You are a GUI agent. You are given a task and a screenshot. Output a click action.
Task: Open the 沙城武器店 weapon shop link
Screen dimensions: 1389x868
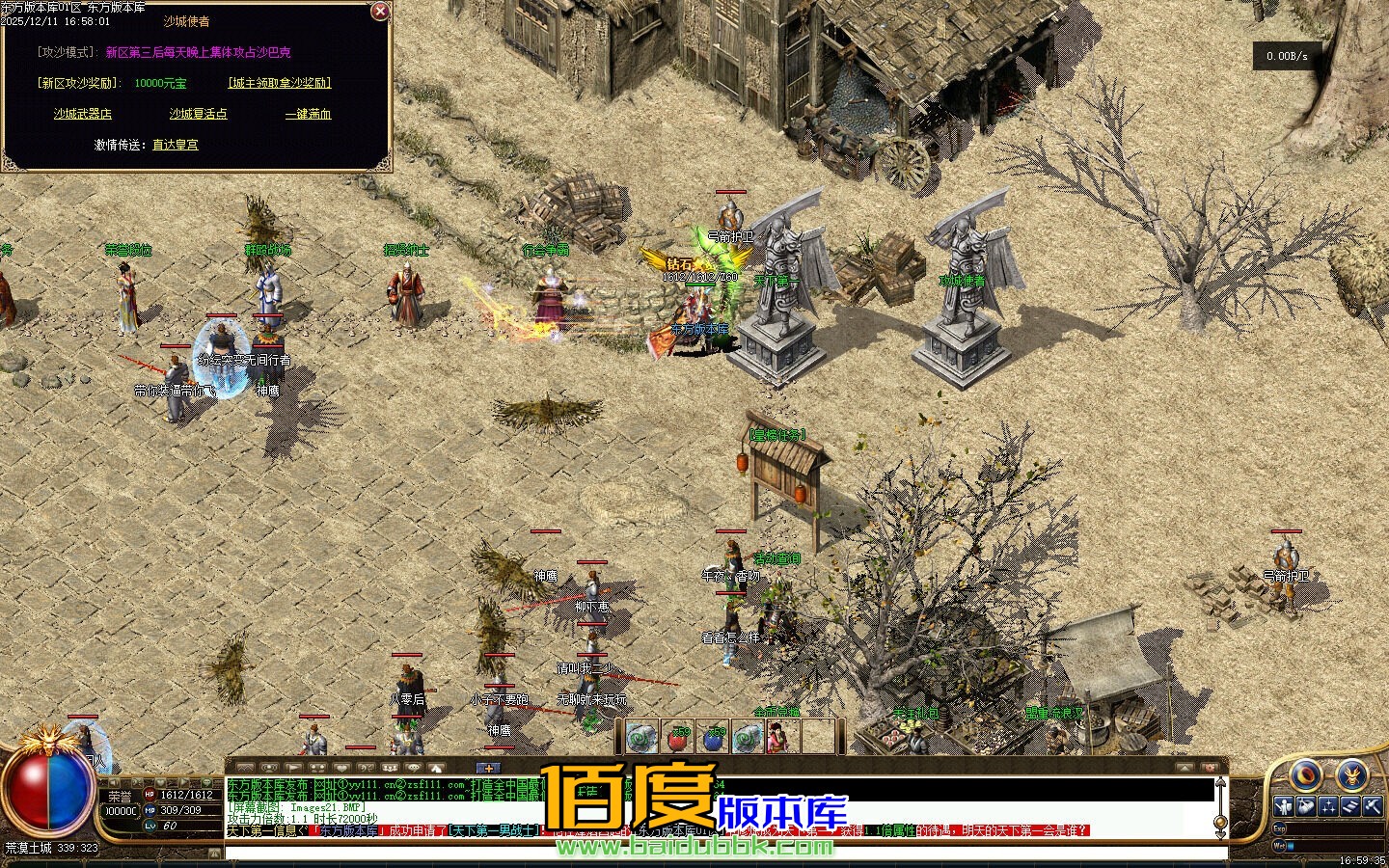(82, 114)
